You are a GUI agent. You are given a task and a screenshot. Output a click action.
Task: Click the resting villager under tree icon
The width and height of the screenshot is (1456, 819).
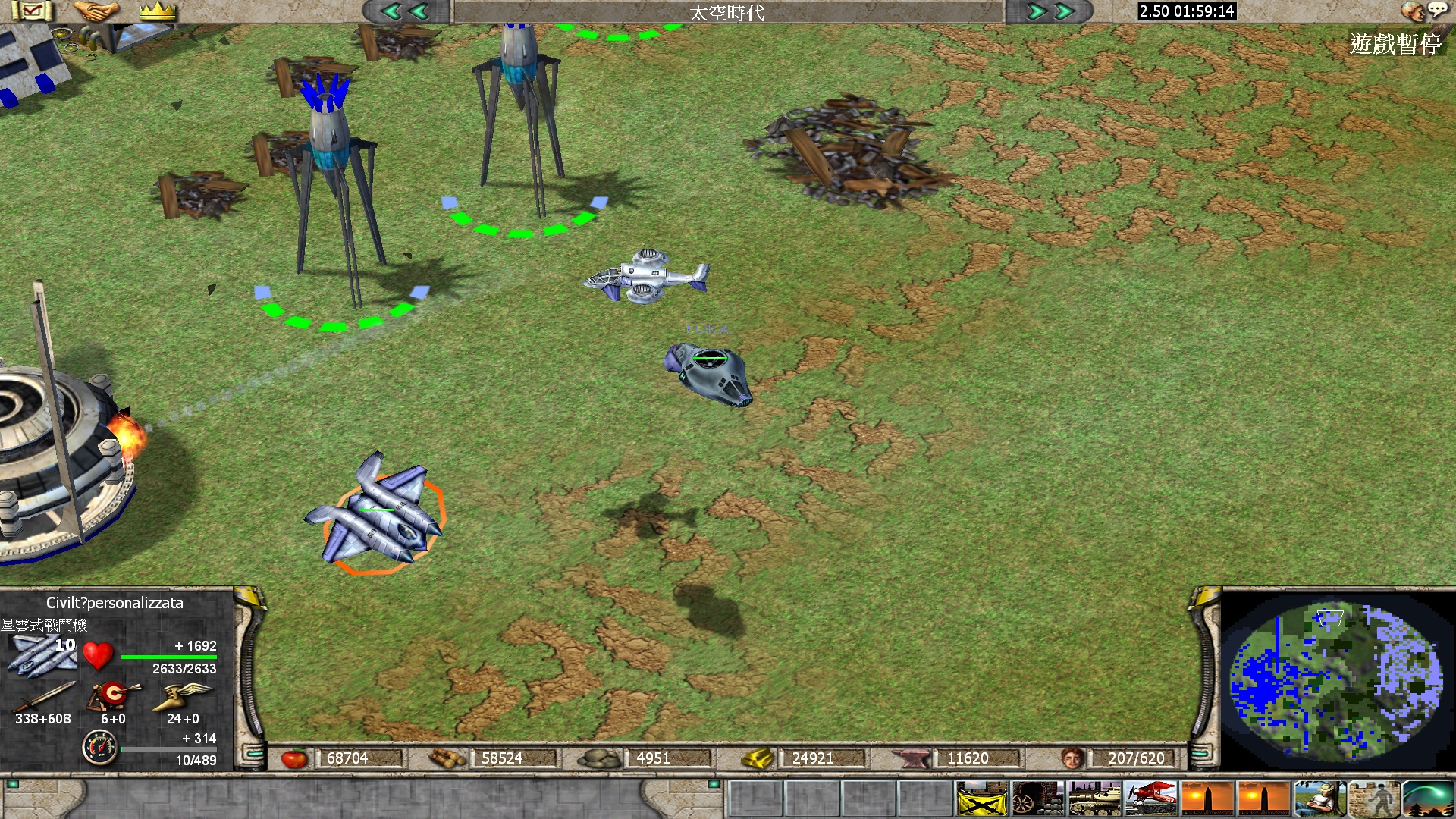click(1319, 799)
